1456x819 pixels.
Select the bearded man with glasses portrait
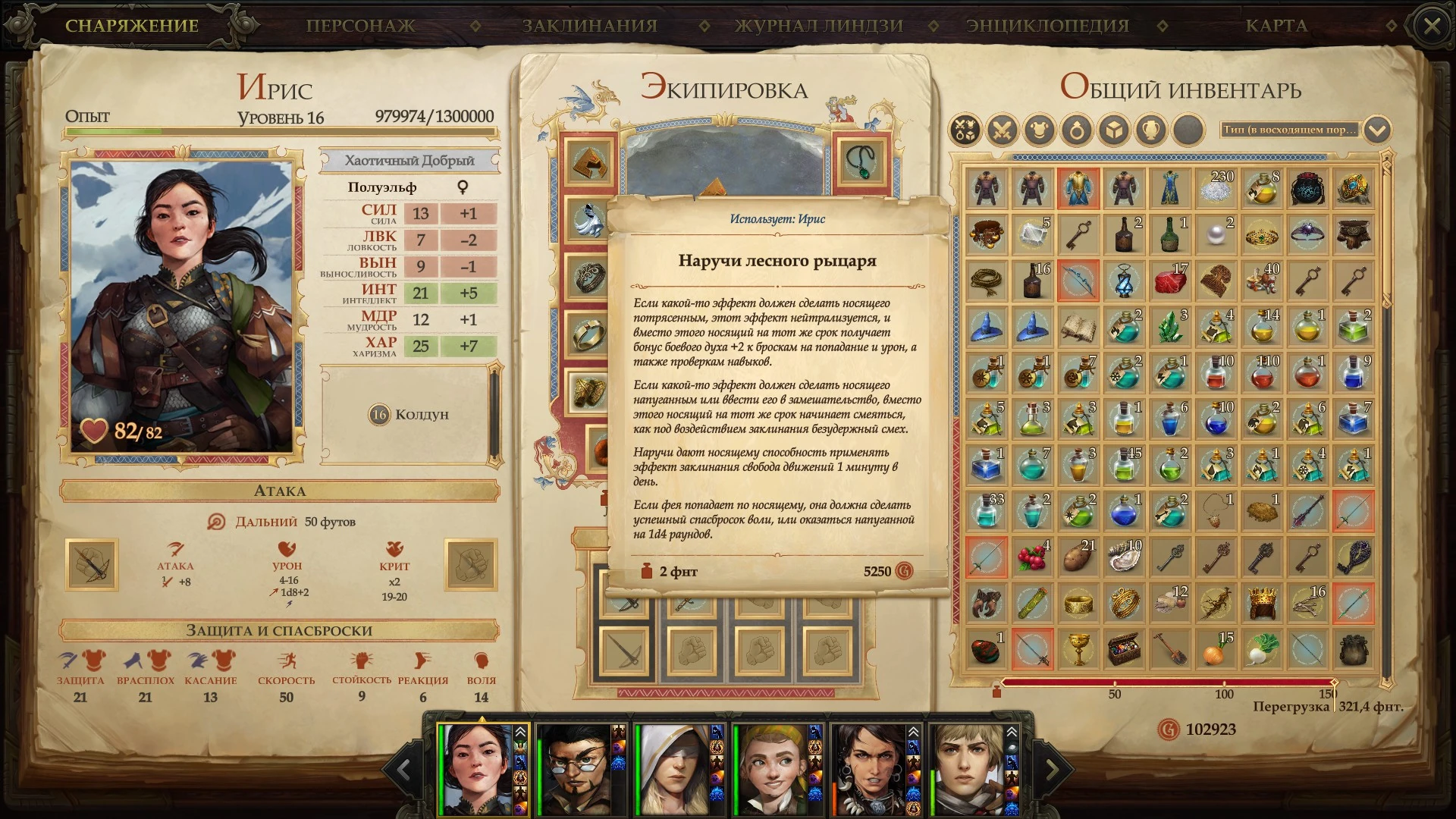(581, 769)
